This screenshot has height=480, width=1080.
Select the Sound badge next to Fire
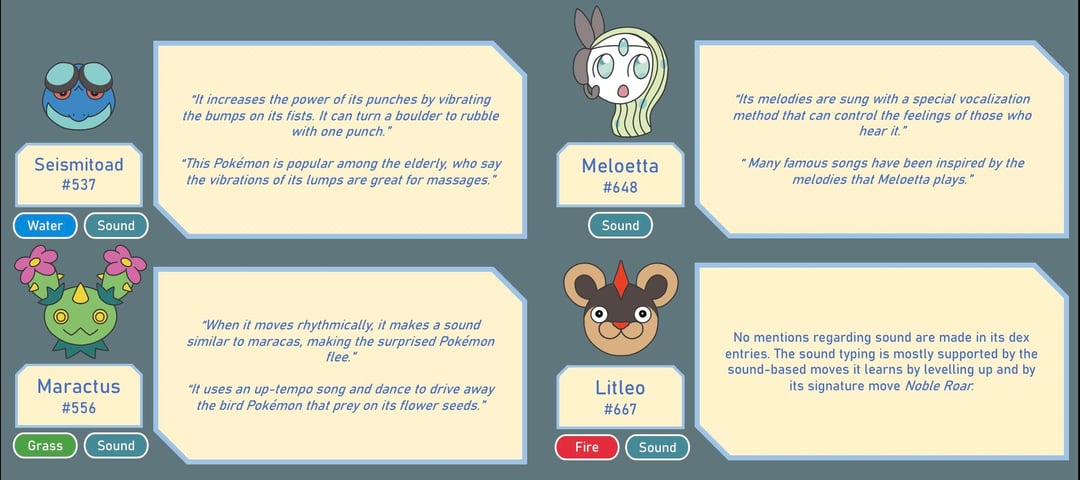[x=658, y=447]
